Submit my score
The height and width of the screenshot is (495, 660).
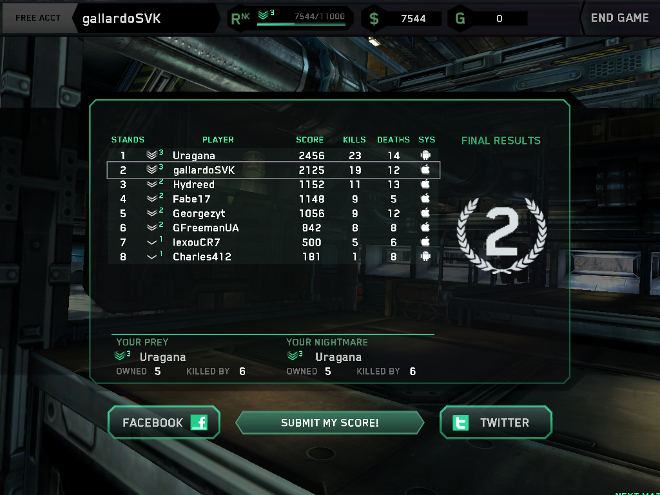pyautogui.click(x=329, y=423)
